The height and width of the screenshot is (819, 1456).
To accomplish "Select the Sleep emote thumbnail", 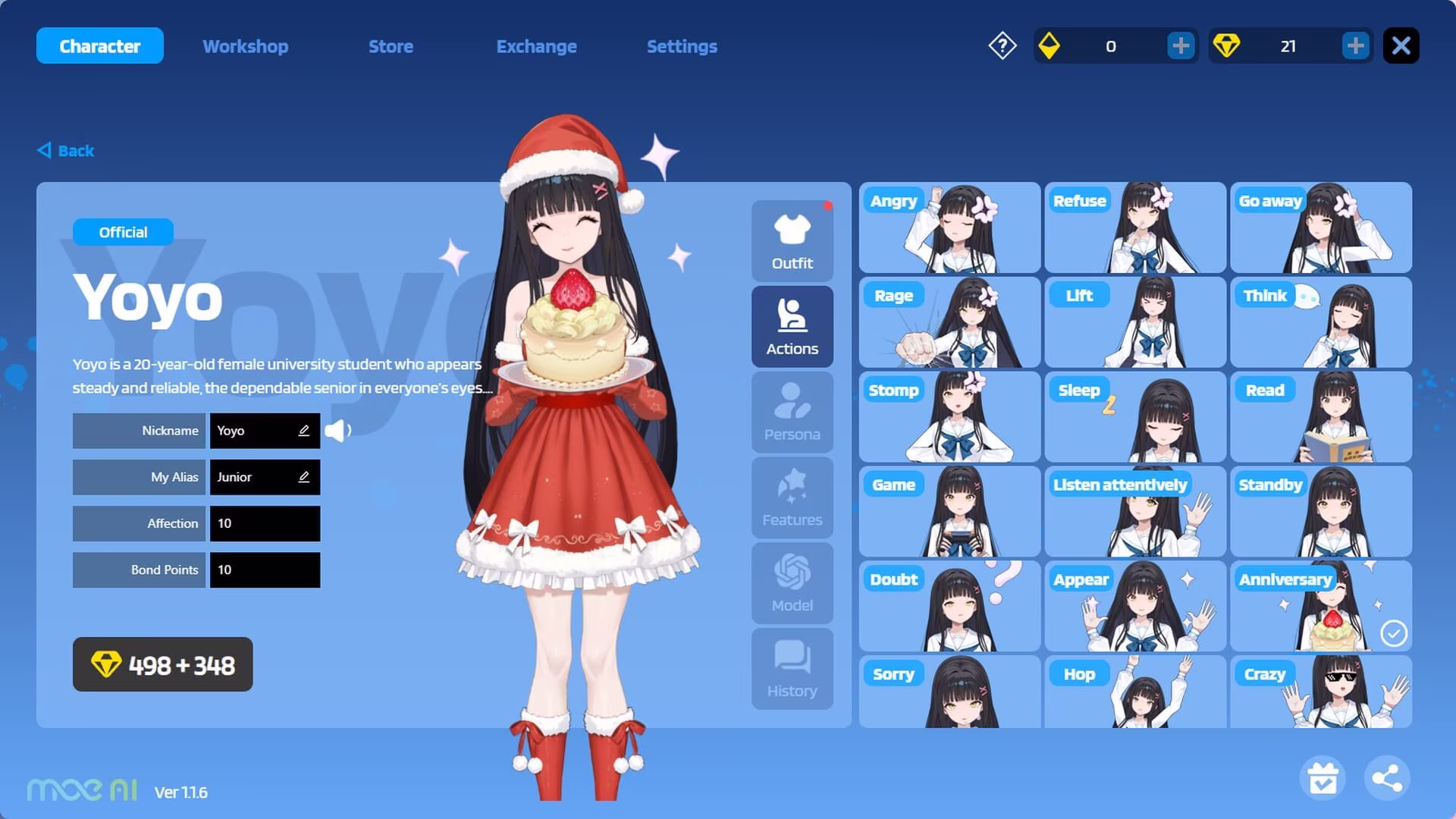I will click(1134, 417).
